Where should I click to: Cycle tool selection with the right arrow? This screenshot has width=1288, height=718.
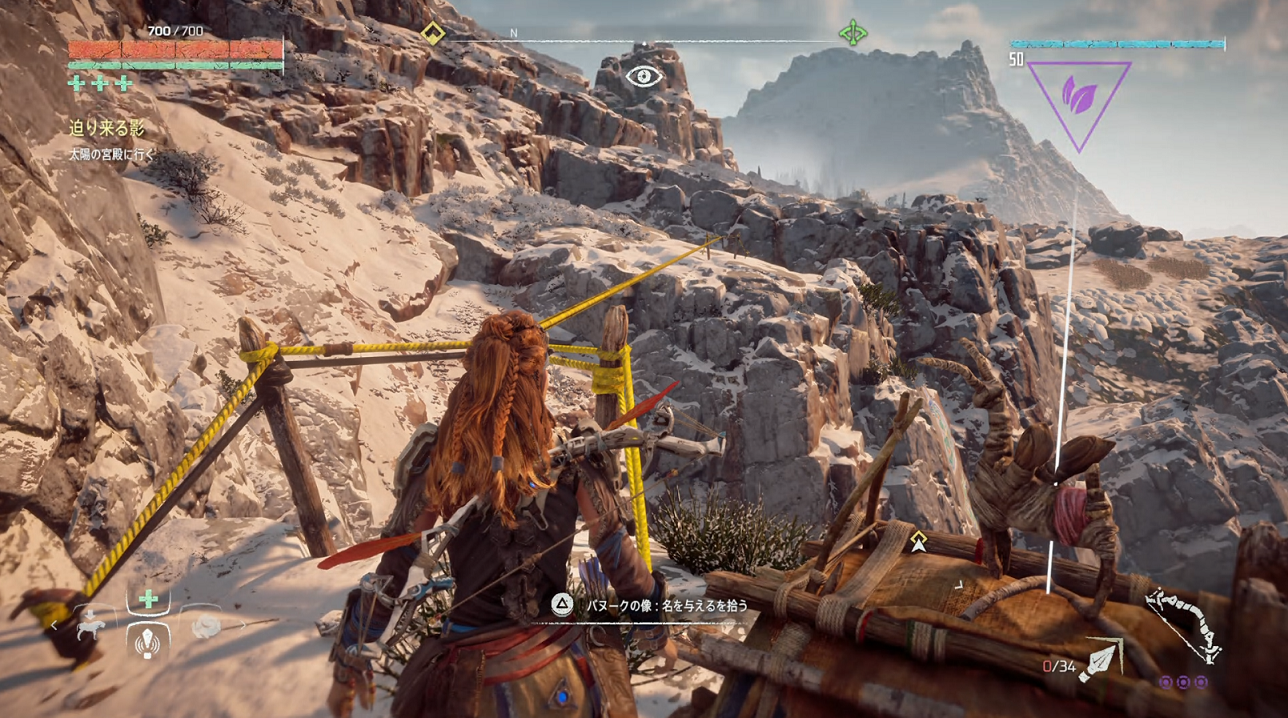[243, 626]
